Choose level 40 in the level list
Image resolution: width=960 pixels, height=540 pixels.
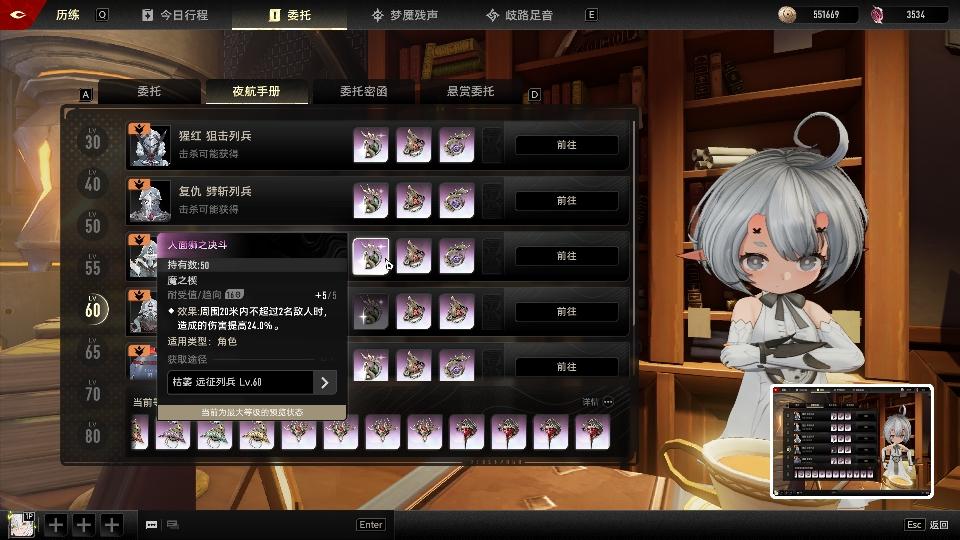93,184
